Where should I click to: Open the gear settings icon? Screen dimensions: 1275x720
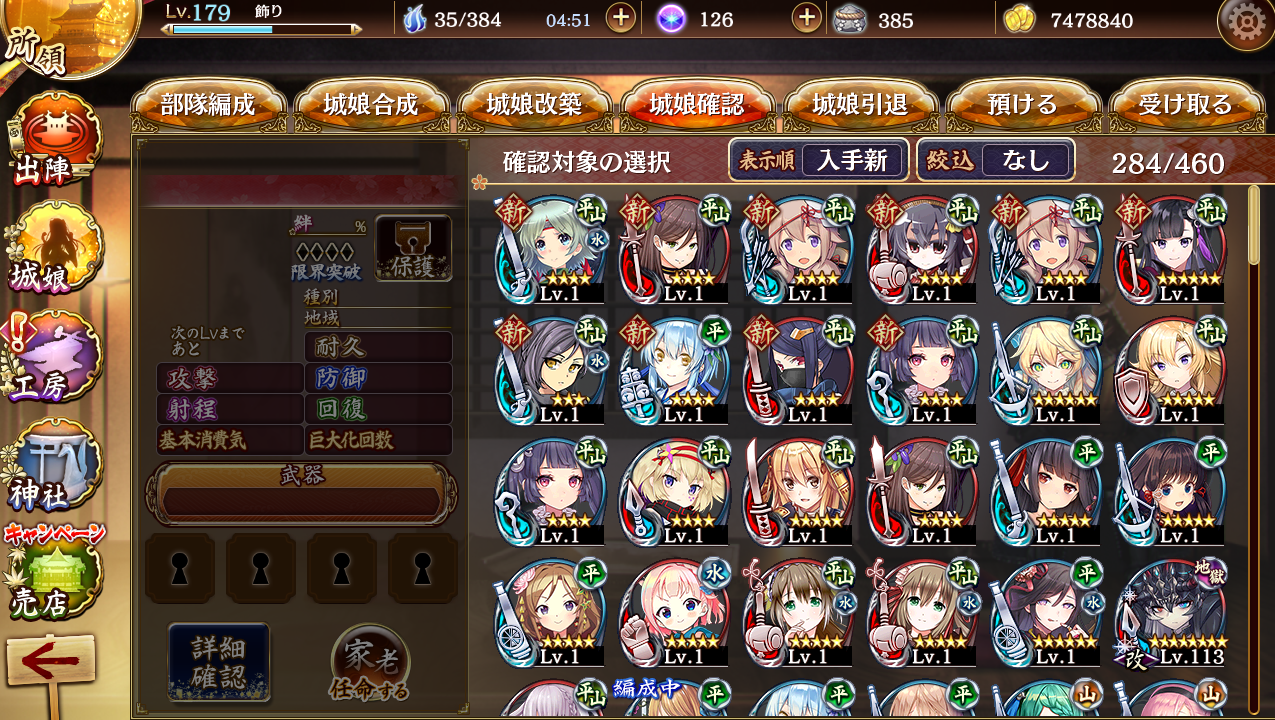pyautogui.click(x=1245, y=21)
